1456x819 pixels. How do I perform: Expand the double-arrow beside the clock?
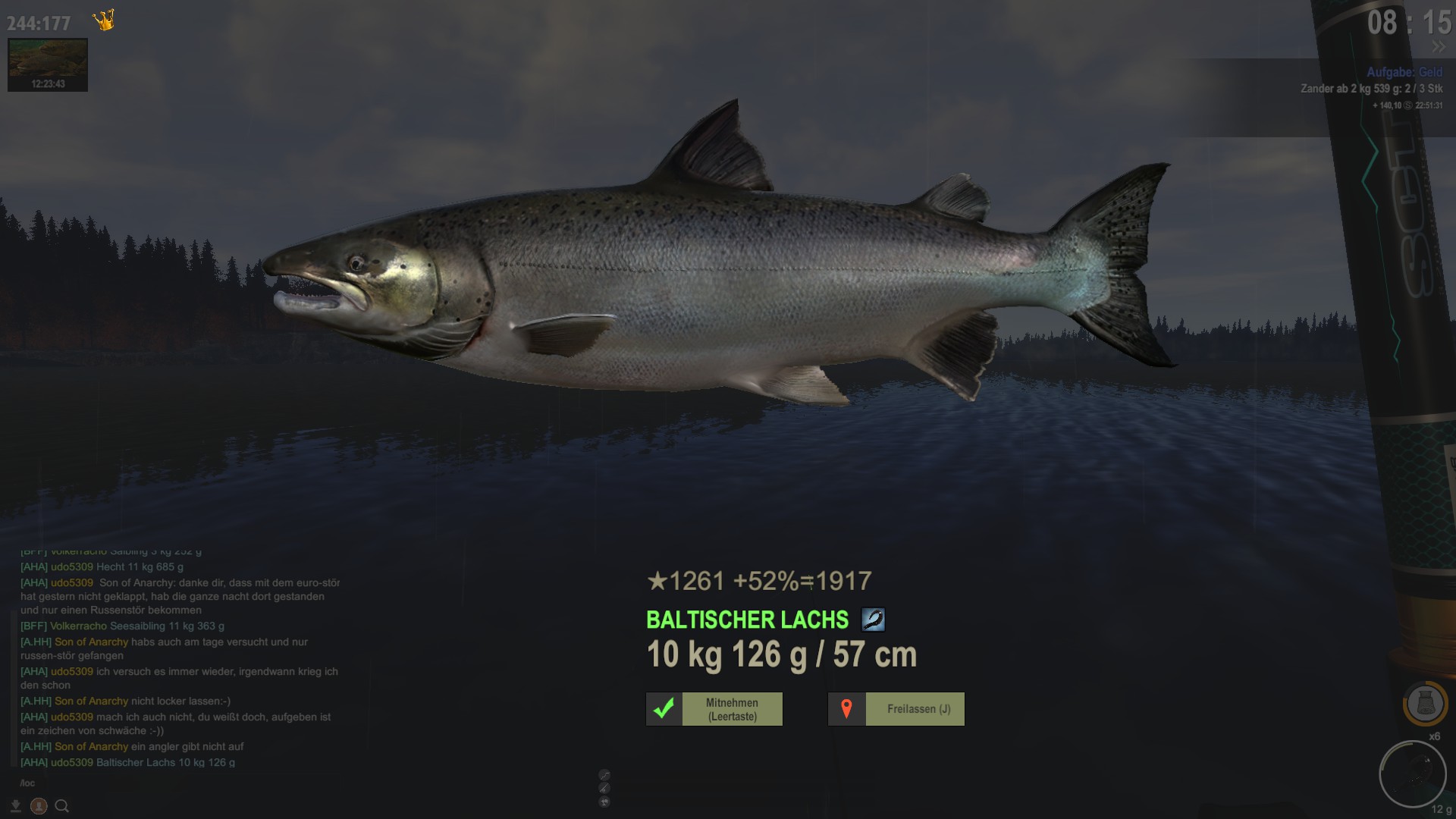click(1439, 47)
